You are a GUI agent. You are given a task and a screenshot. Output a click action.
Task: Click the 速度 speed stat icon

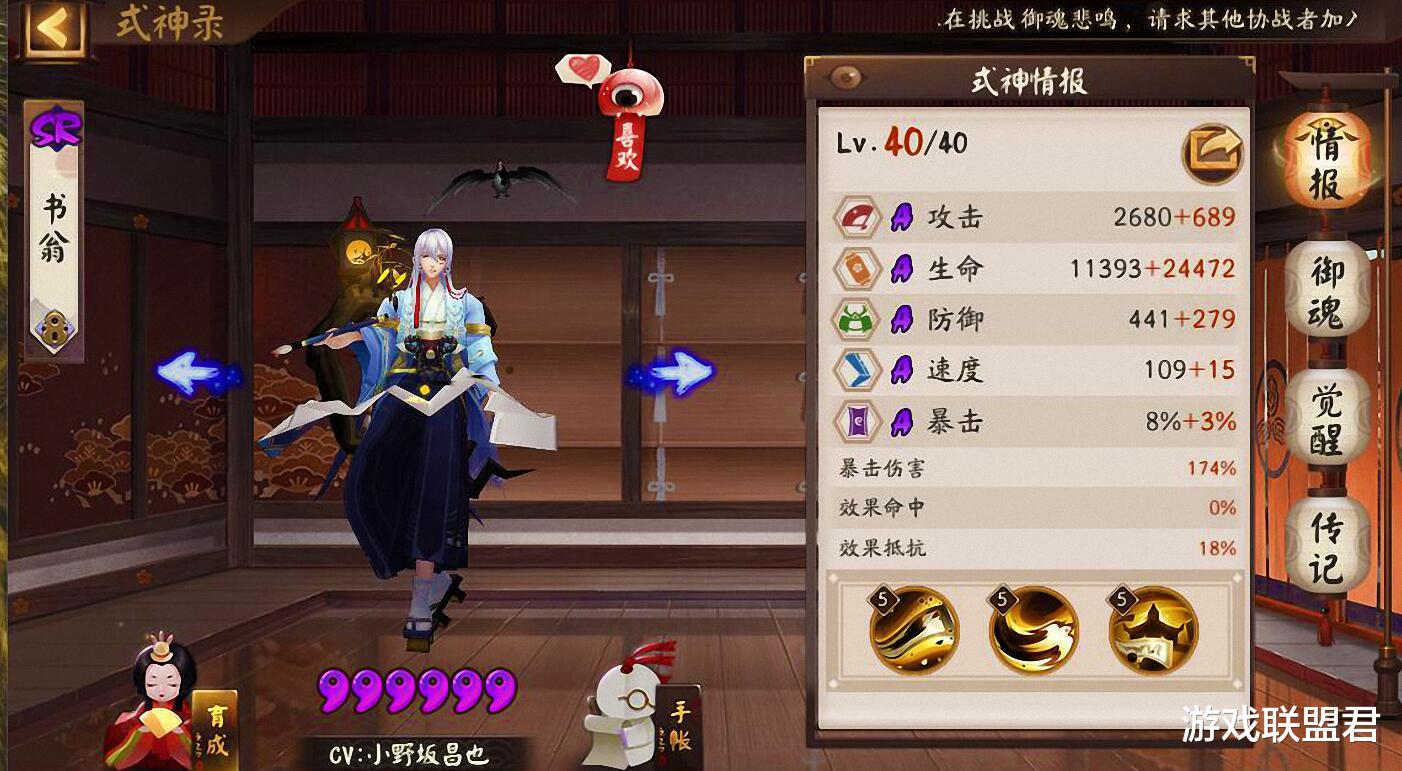tap(859, 371)
